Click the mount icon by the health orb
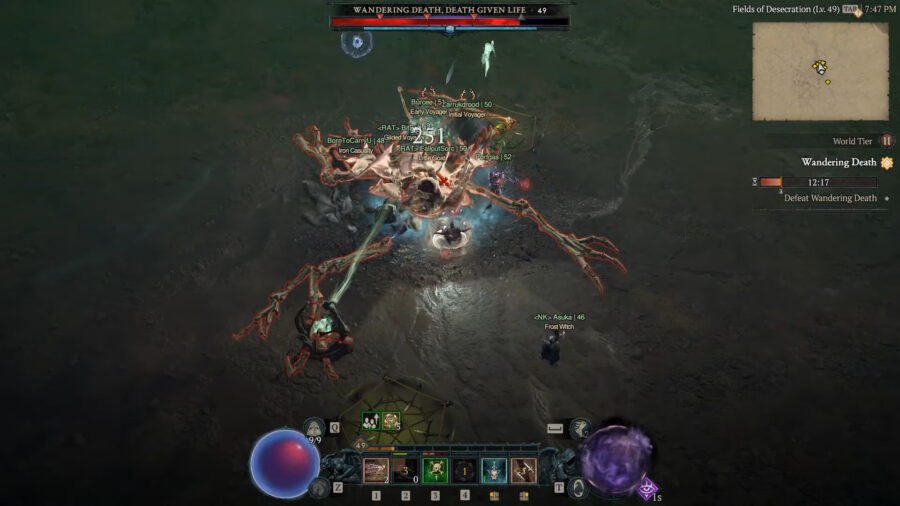Screen dimensions: 900x506 coord(319,487)
